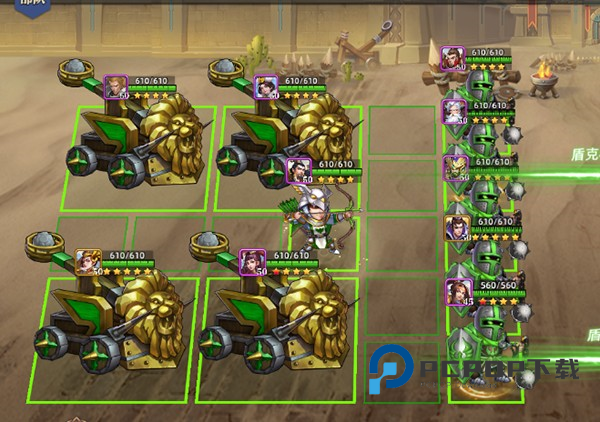
Task: Tap the hero portrait above the archer
Action: point(298,171)
